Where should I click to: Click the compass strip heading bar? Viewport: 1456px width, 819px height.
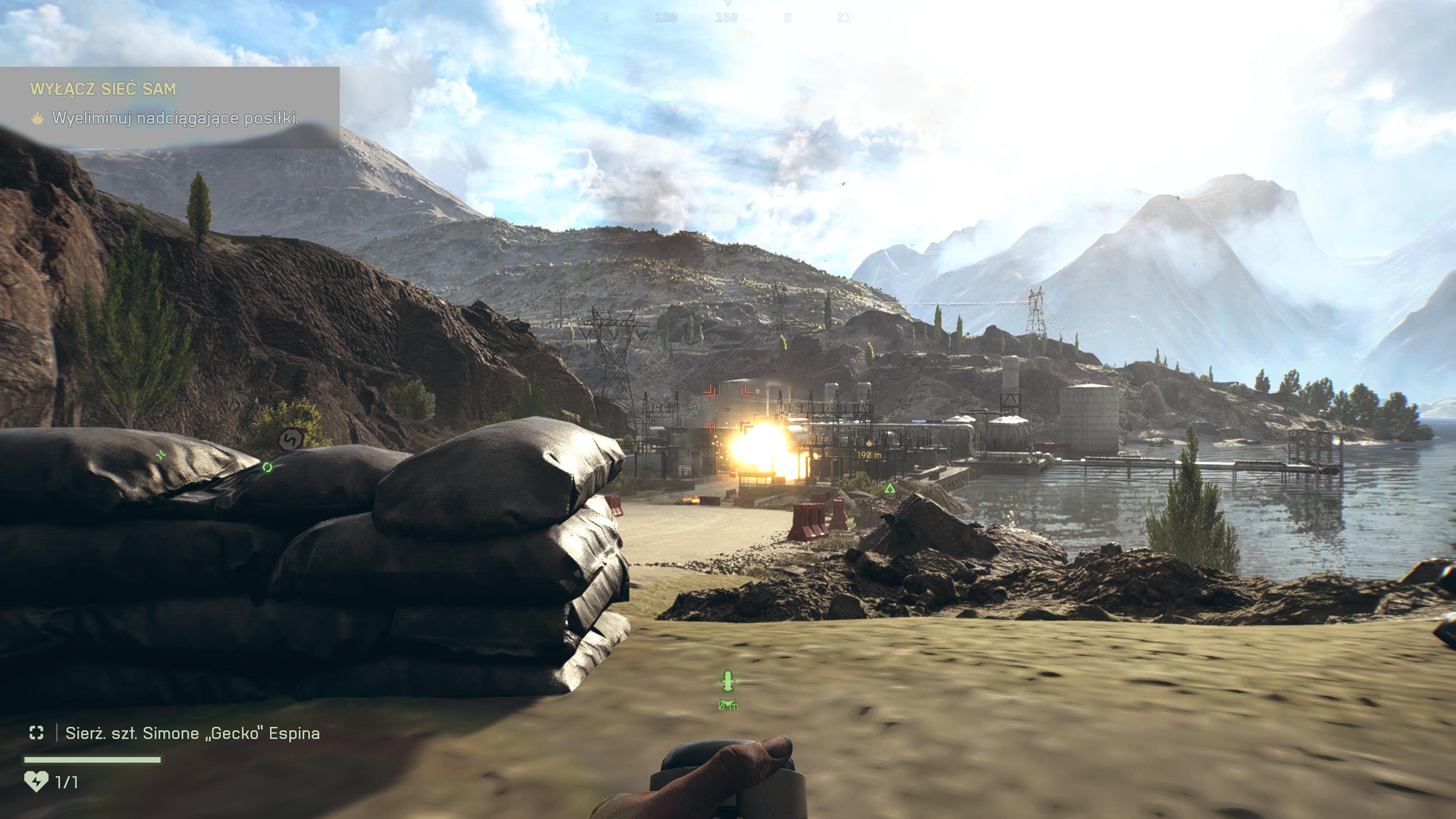727,17
